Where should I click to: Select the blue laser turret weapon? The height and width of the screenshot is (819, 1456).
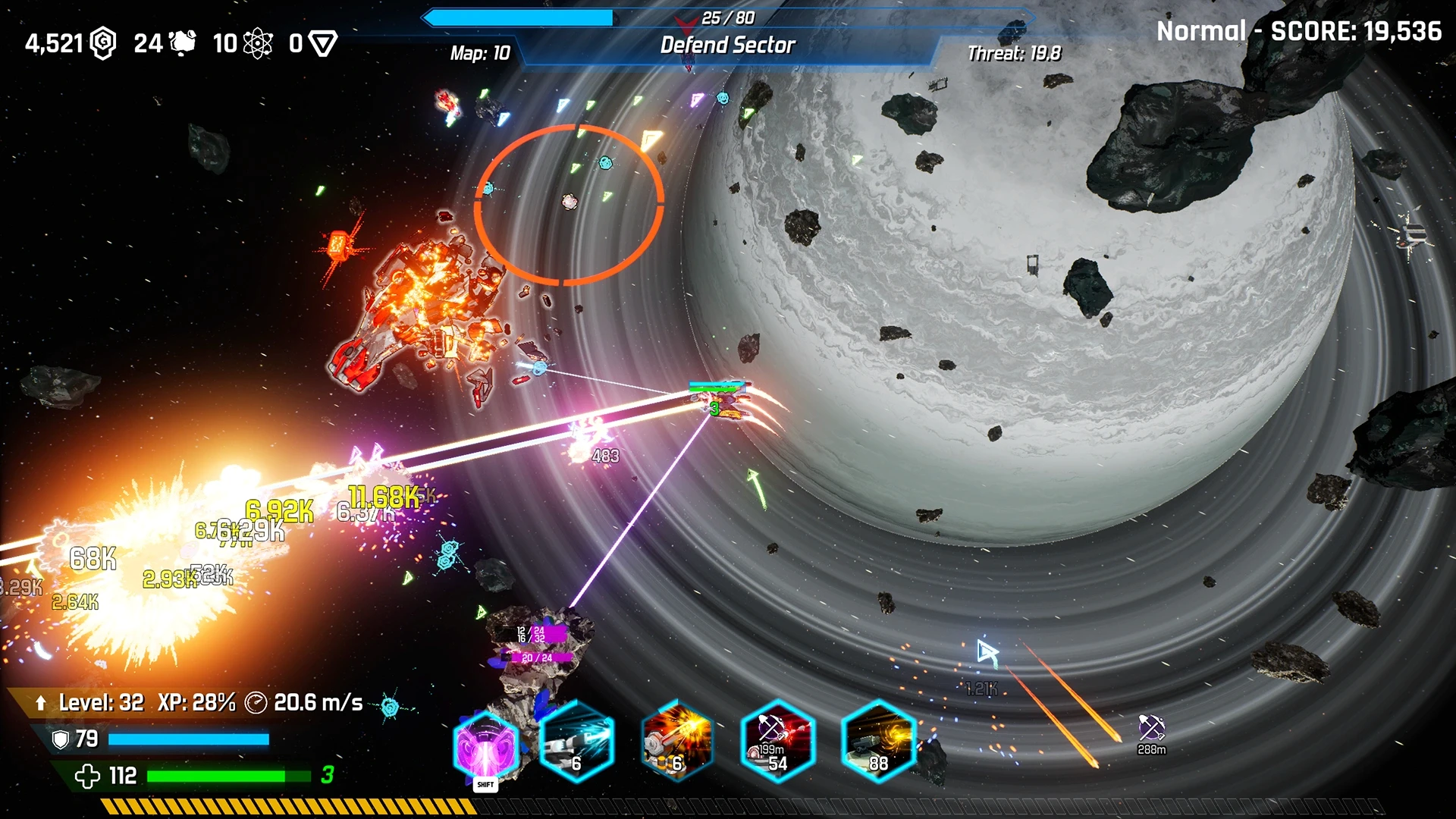click(577, 742)
